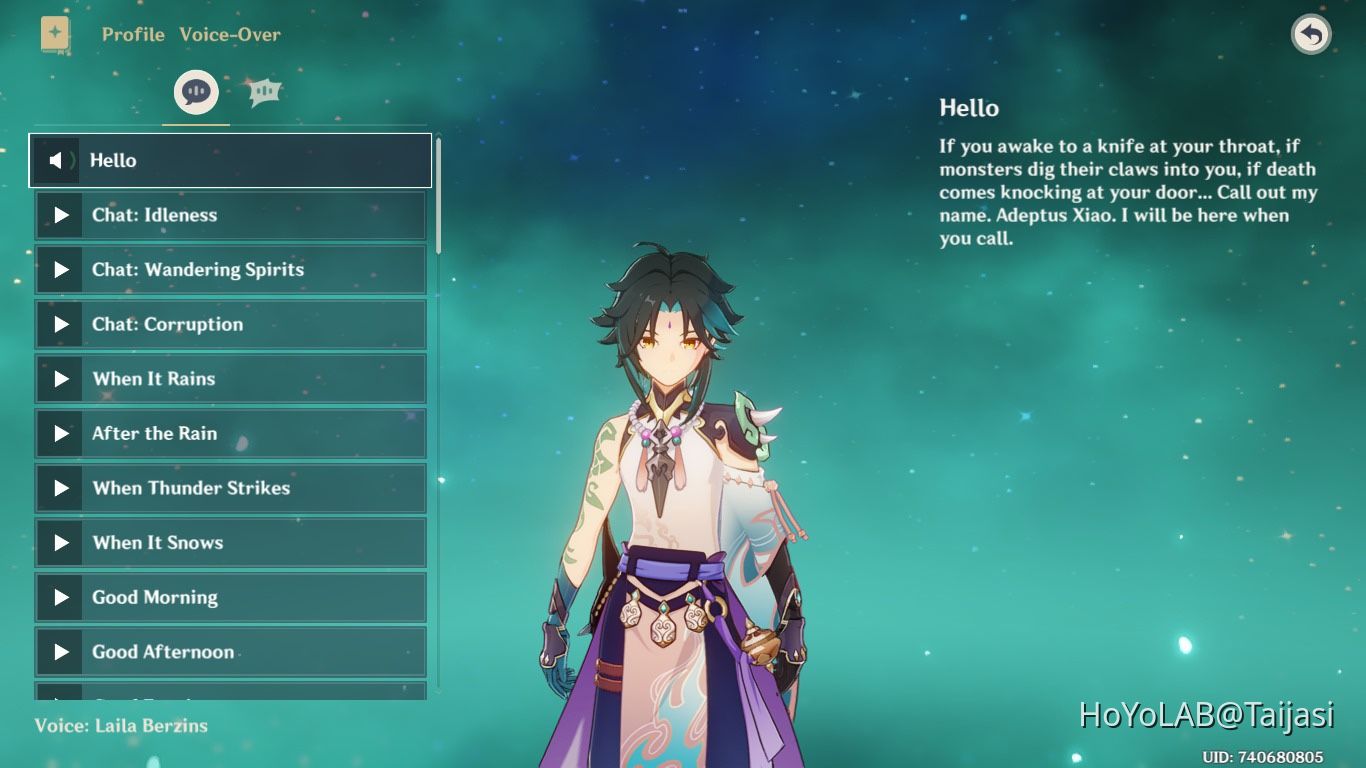This screenshot has height=768, width=1366.
Task: Switch to the combat voice lines tab
Action: point(264,93)
